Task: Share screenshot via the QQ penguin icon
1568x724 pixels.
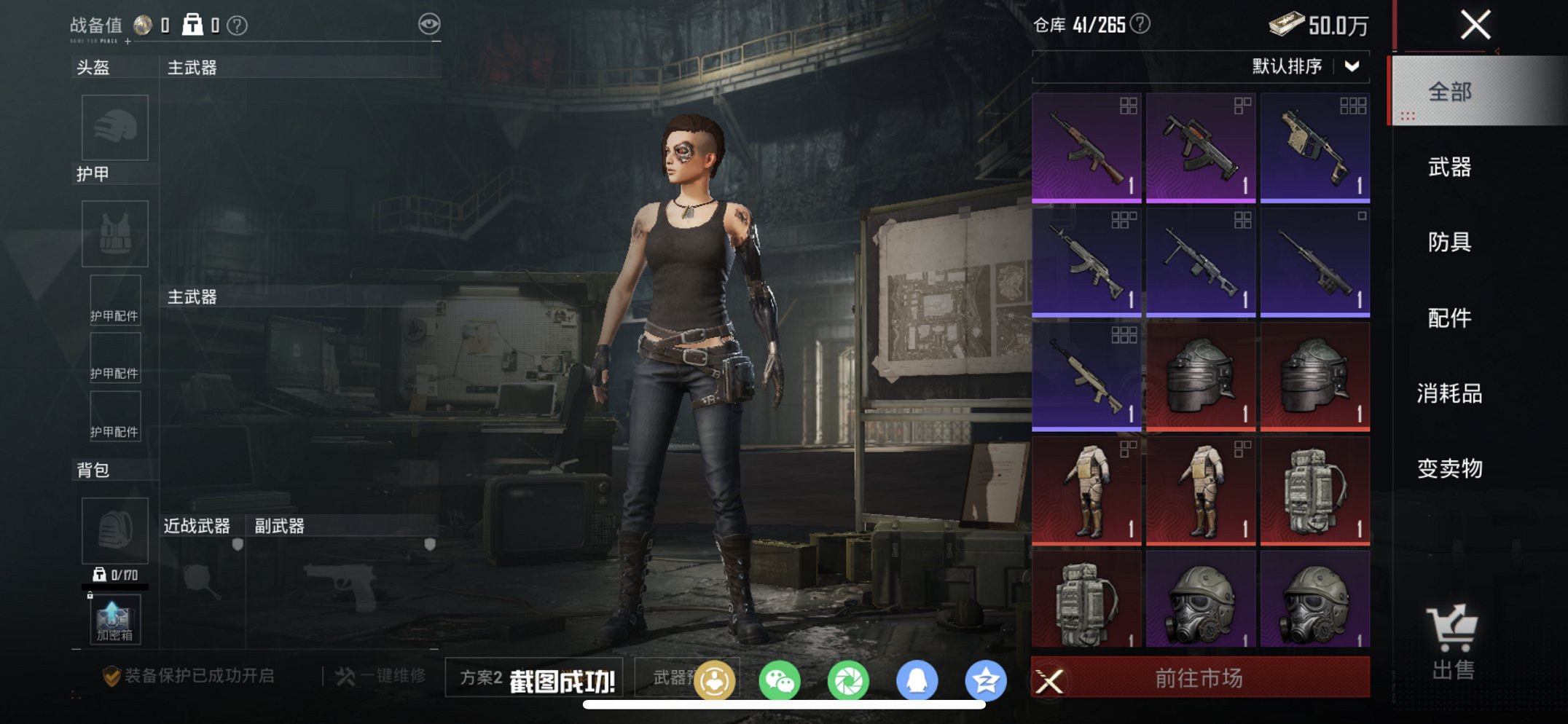Action: [x=917, y=681]
